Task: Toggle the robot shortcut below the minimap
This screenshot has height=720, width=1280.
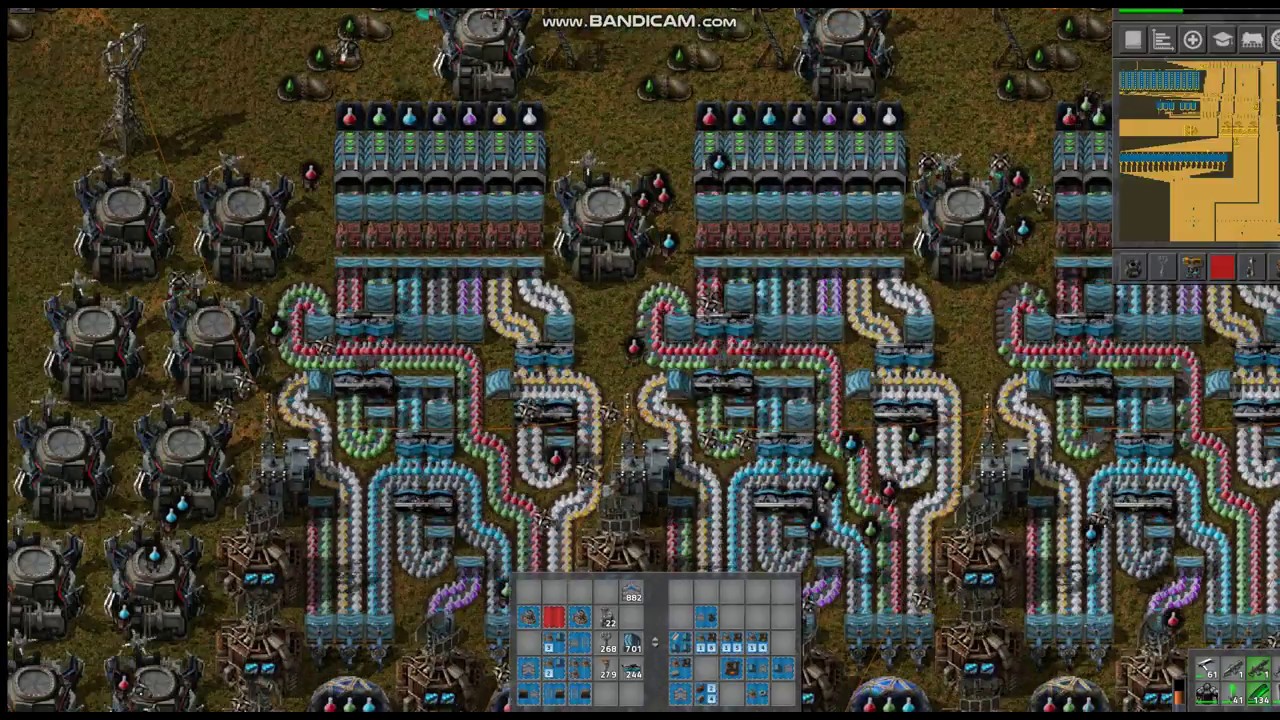Action: pyautogui.click(x=1133, y=267)
